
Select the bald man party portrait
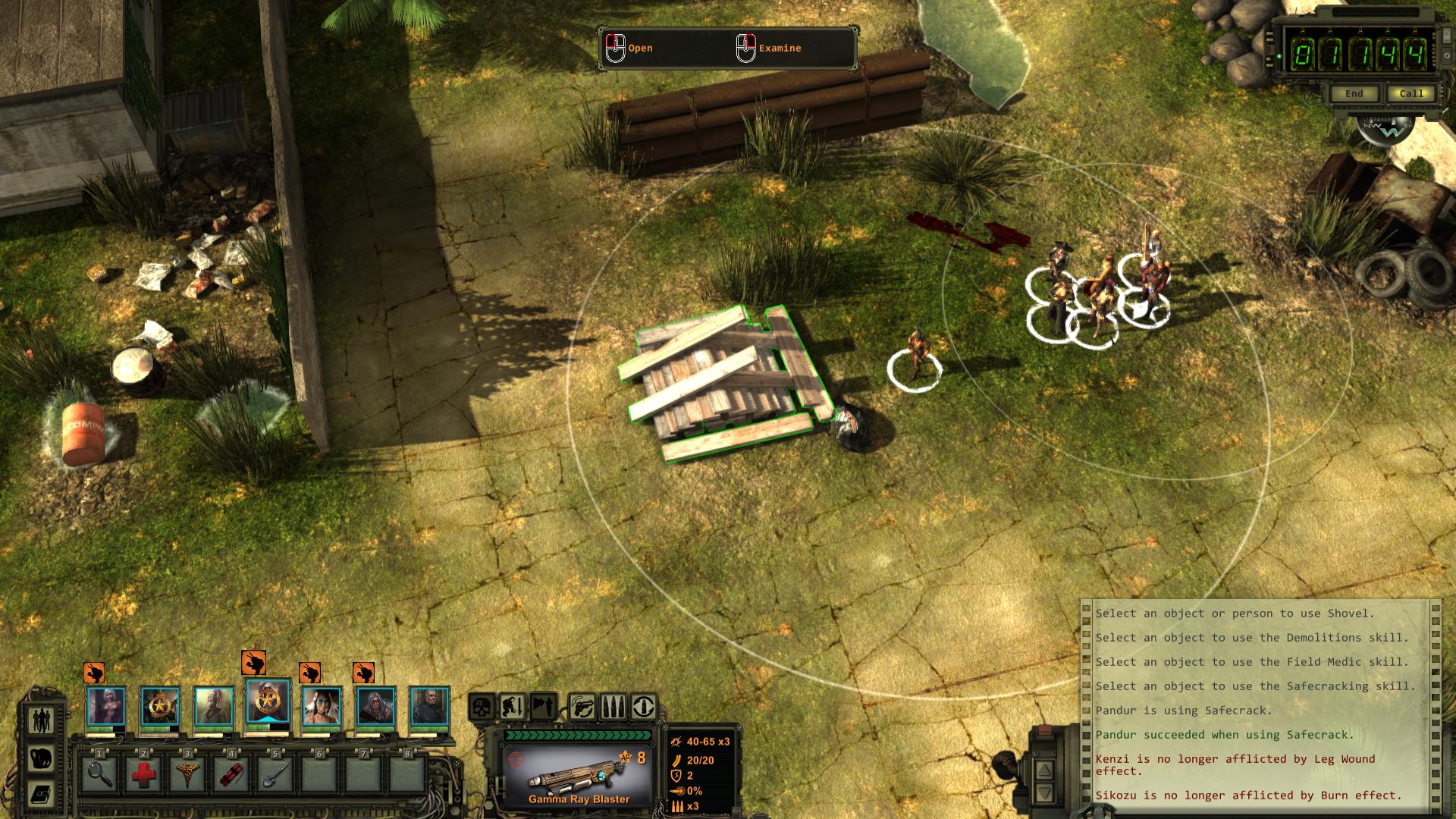pos(429,707)
